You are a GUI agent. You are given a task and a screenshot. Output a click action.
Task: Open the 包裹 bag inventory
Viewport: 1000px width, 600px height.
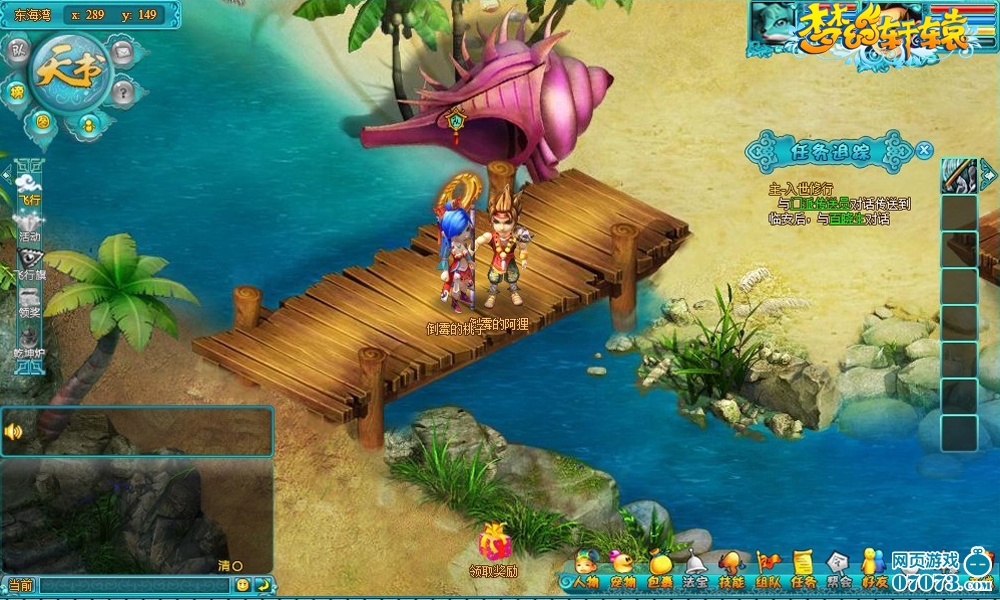pos(660,570)
